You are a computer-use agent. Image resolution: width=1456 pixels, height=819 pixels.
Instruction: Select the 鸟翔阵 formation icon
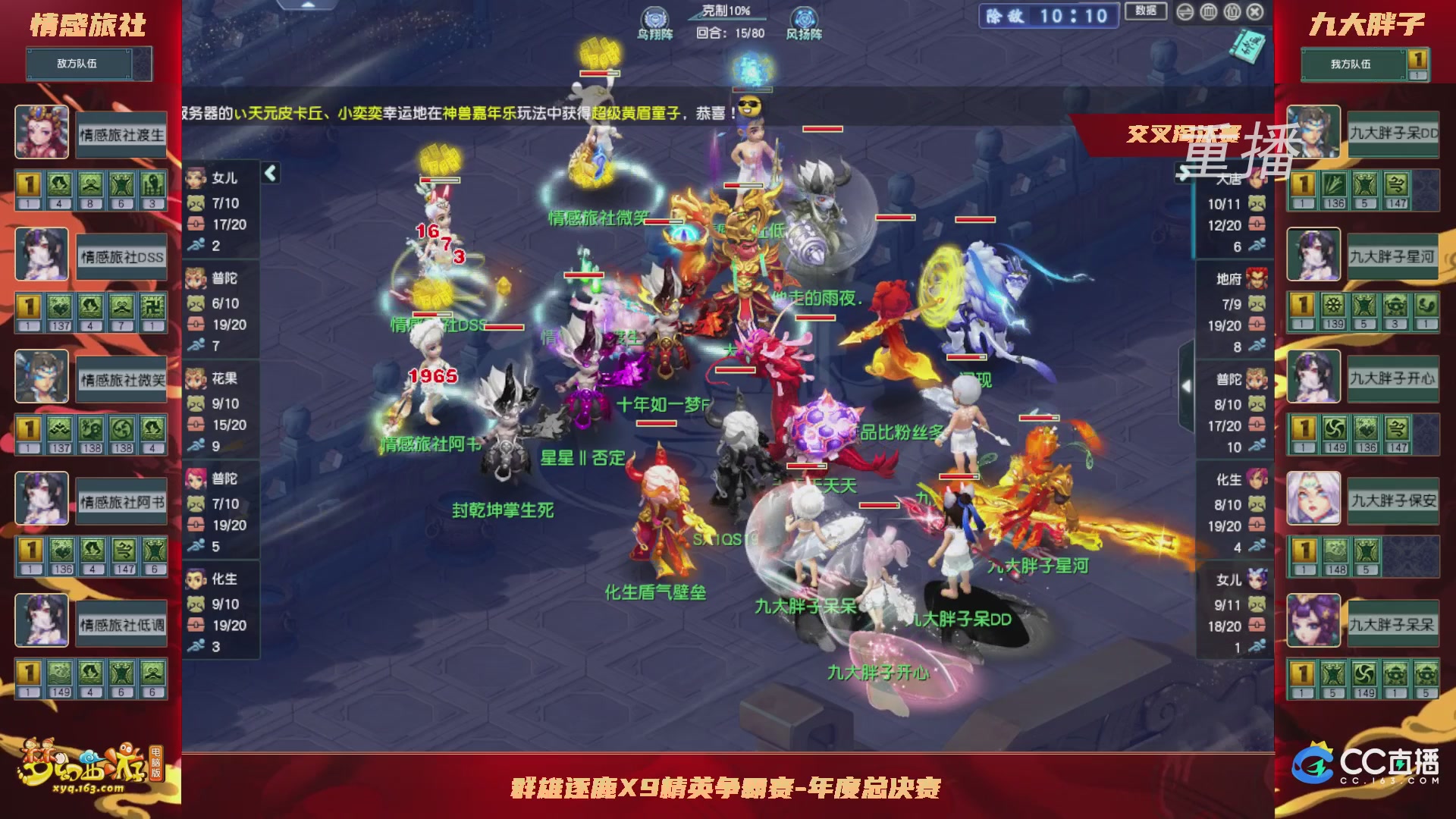654,15
